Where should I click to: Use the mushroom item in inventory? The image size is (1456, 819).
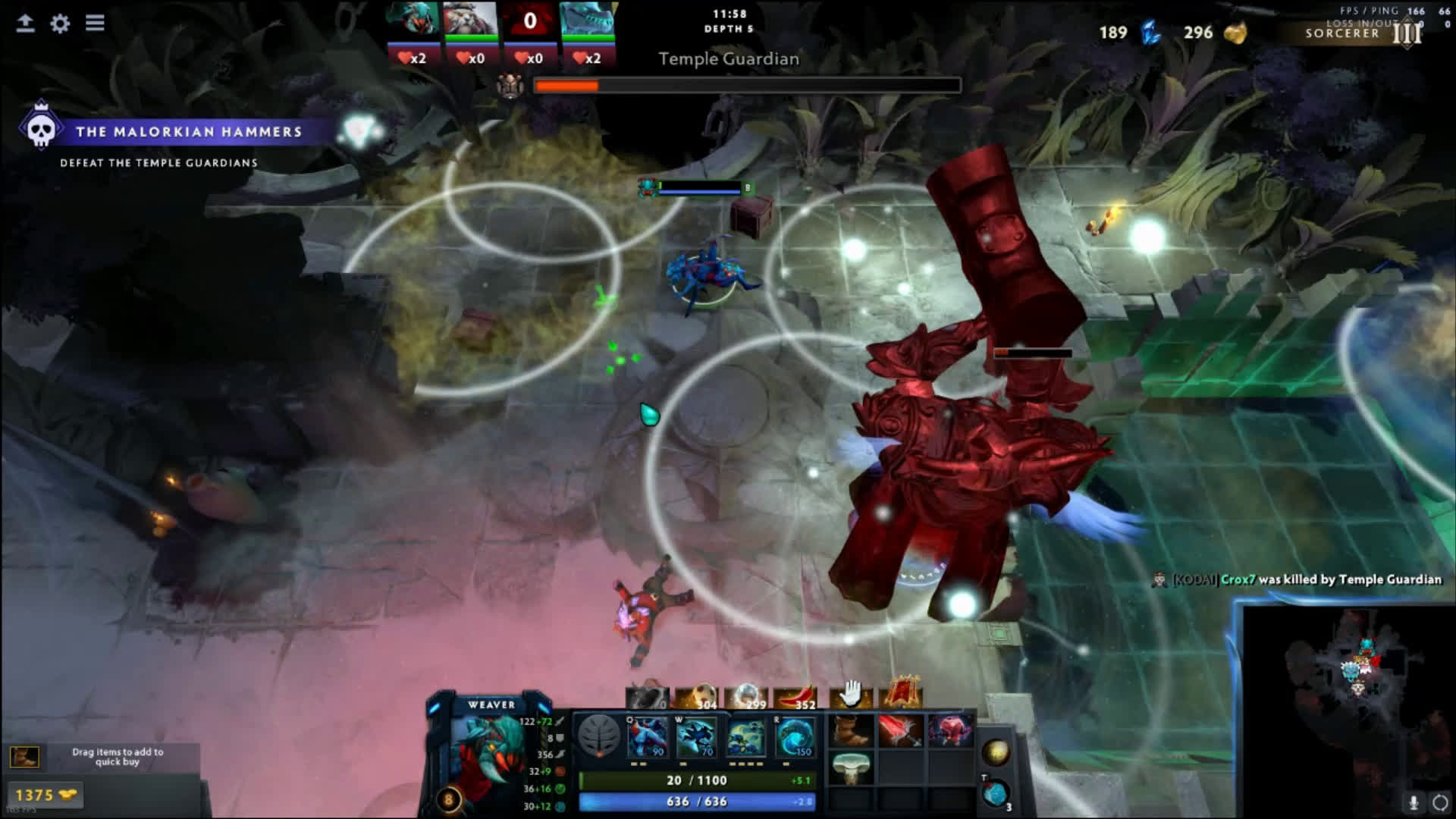[x=850, y=767]
